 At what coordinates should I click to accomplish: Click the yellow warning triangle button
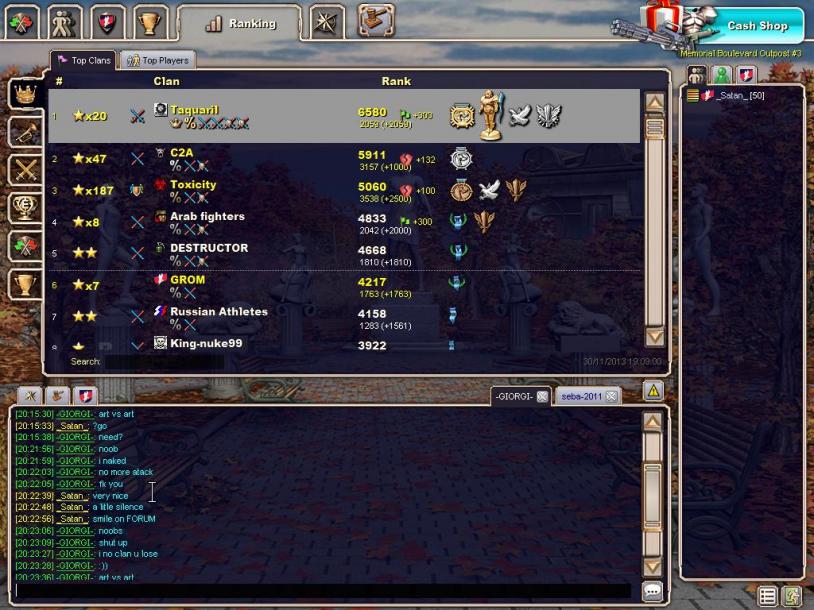pos(652,391)
